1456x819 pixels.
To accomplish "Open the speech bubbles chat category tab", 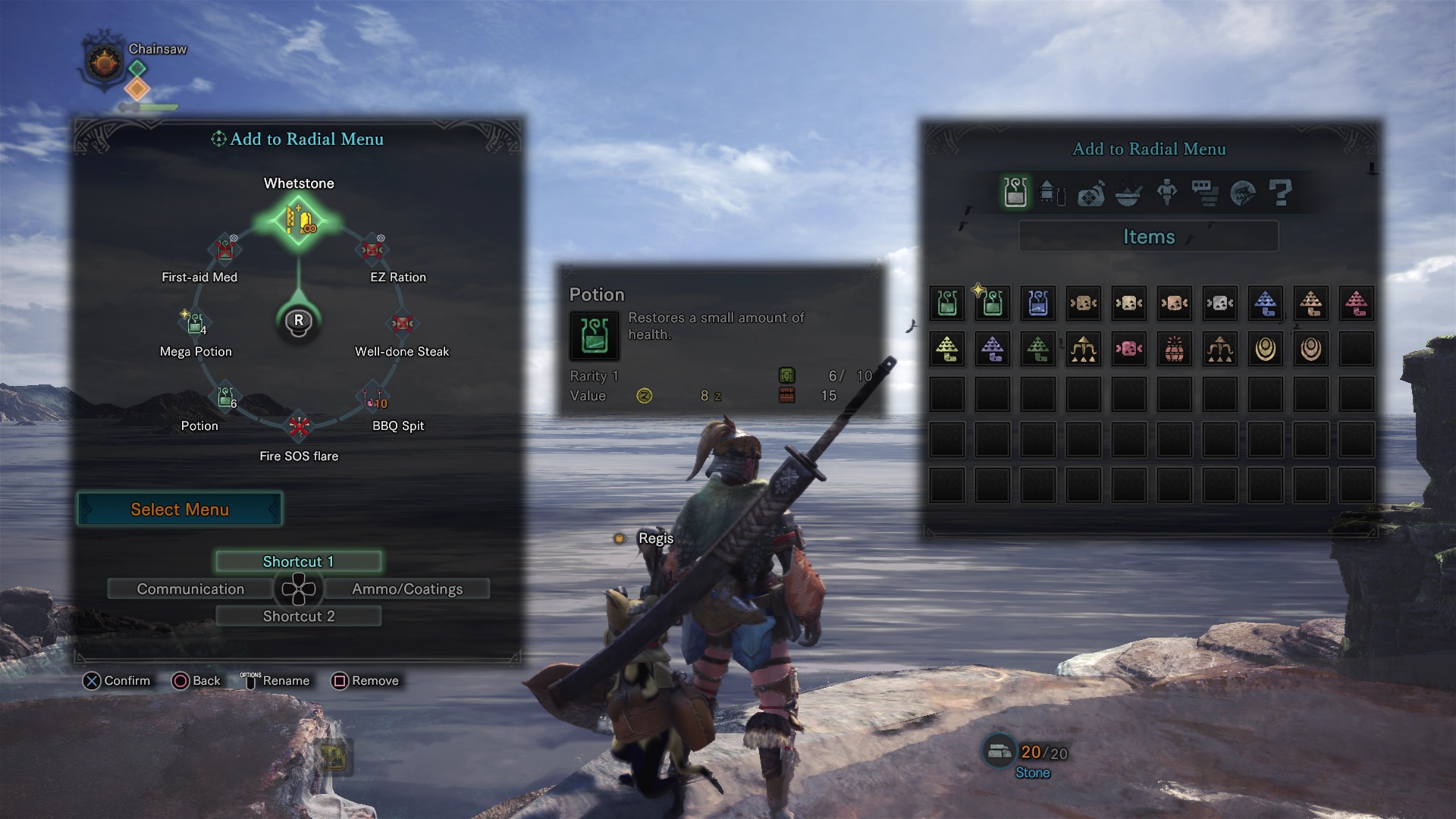I will 1204,193.
